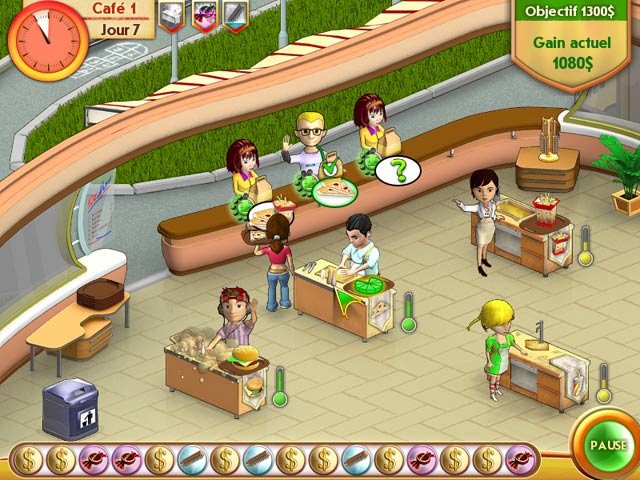Pause the game with the green button
The image size is (640, 480).
[608, 444]
